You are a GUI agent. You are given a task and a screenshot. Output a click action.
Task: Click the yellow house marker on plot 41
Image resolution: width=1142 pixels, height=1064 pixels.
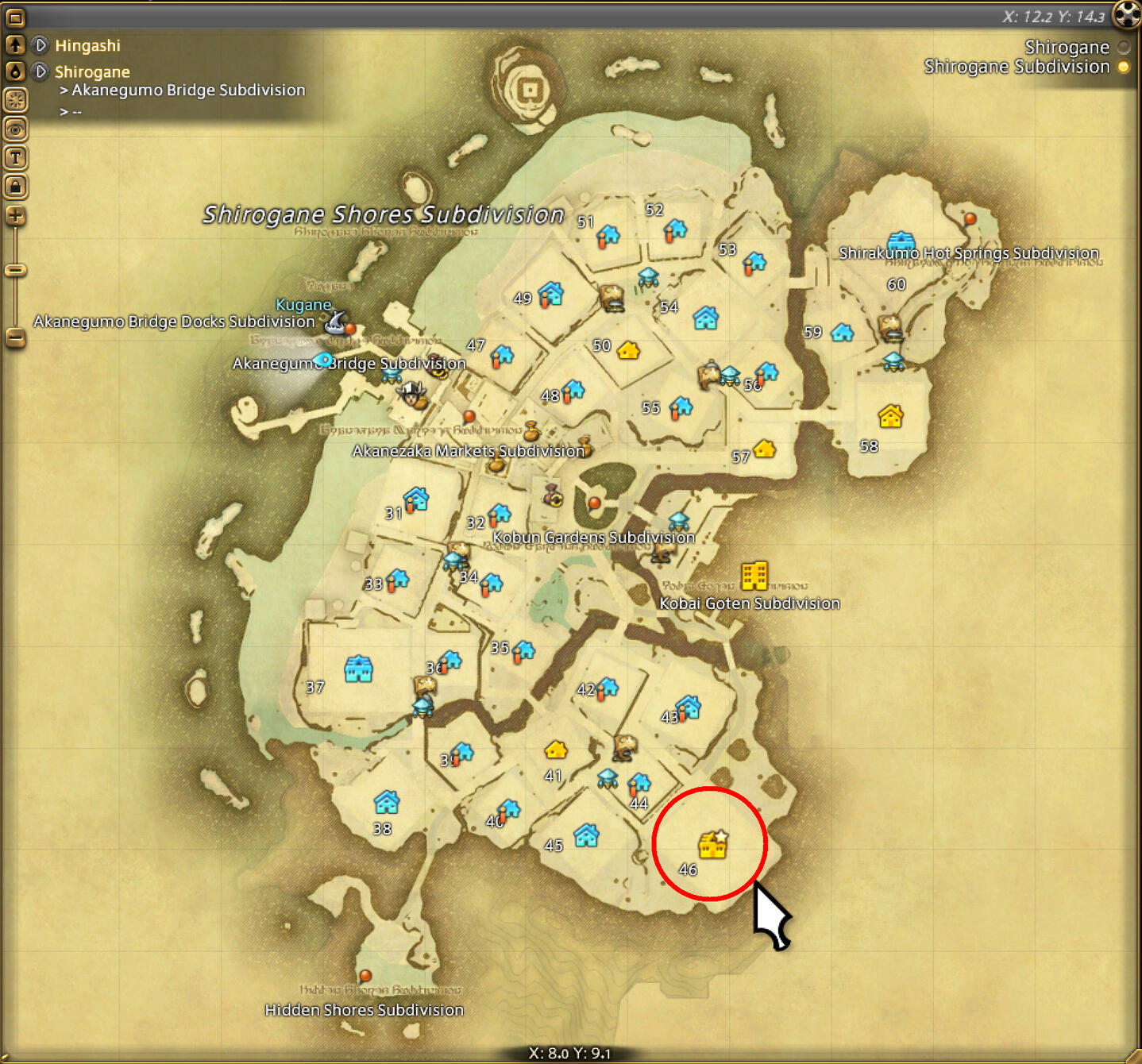click(x=555, y=750)
